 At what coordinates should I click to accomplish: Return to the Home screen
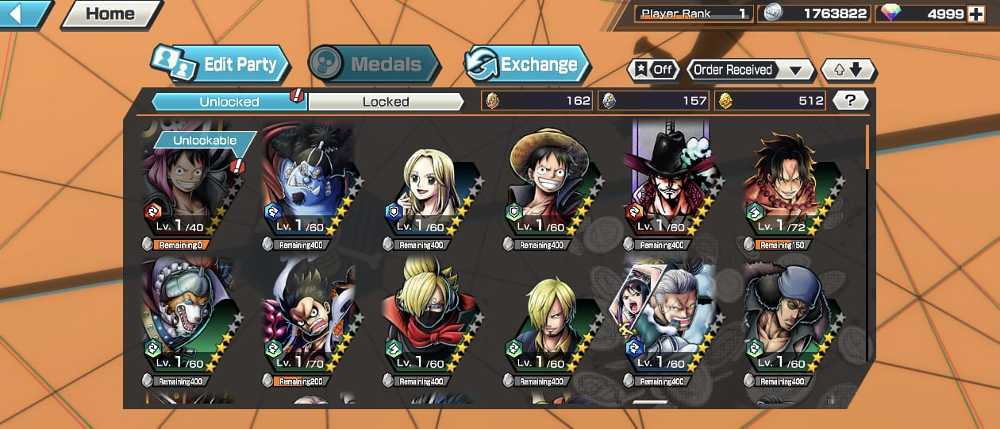(110, 14)
